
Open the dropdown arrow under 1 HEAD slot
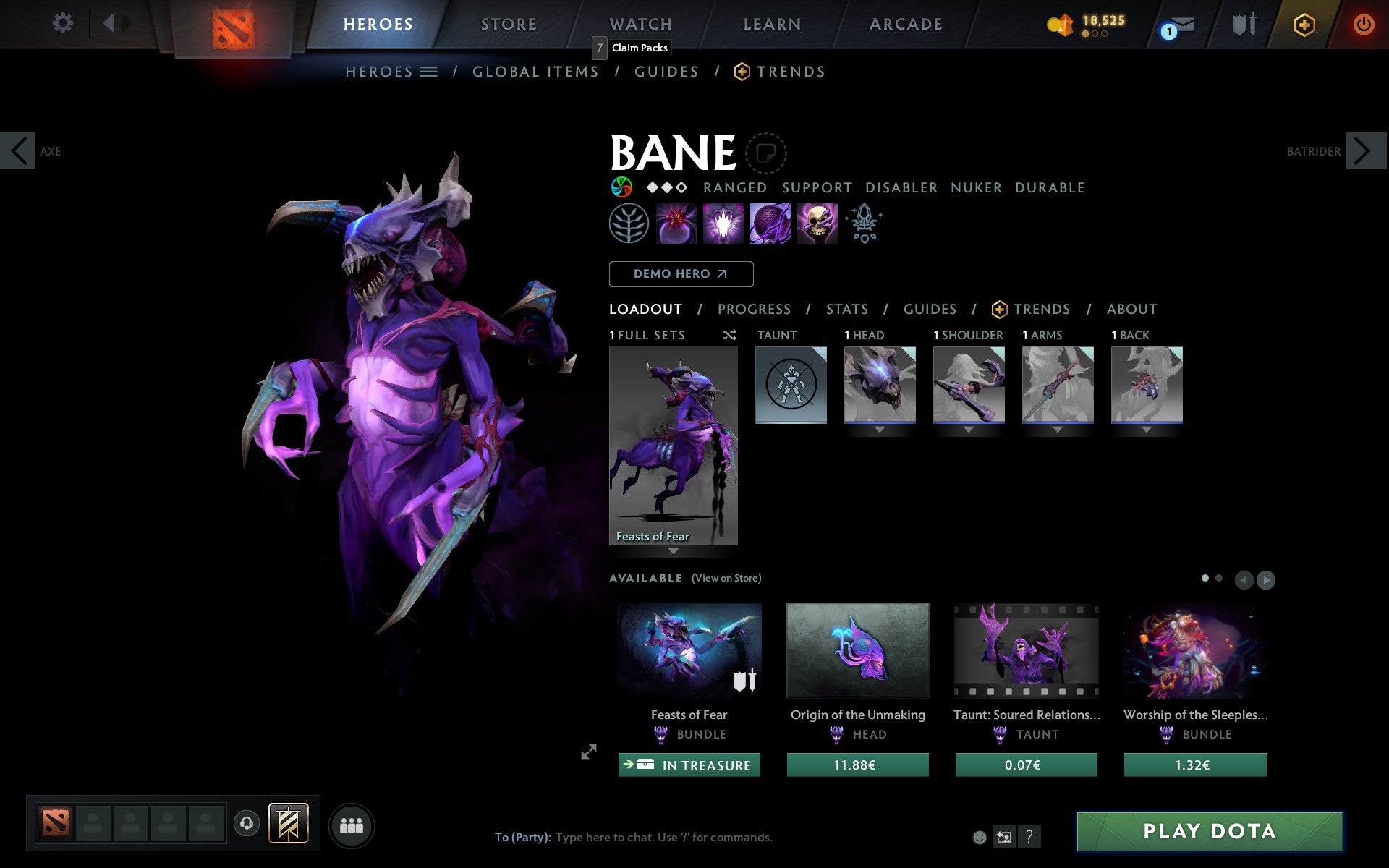[x=880, y=427]
